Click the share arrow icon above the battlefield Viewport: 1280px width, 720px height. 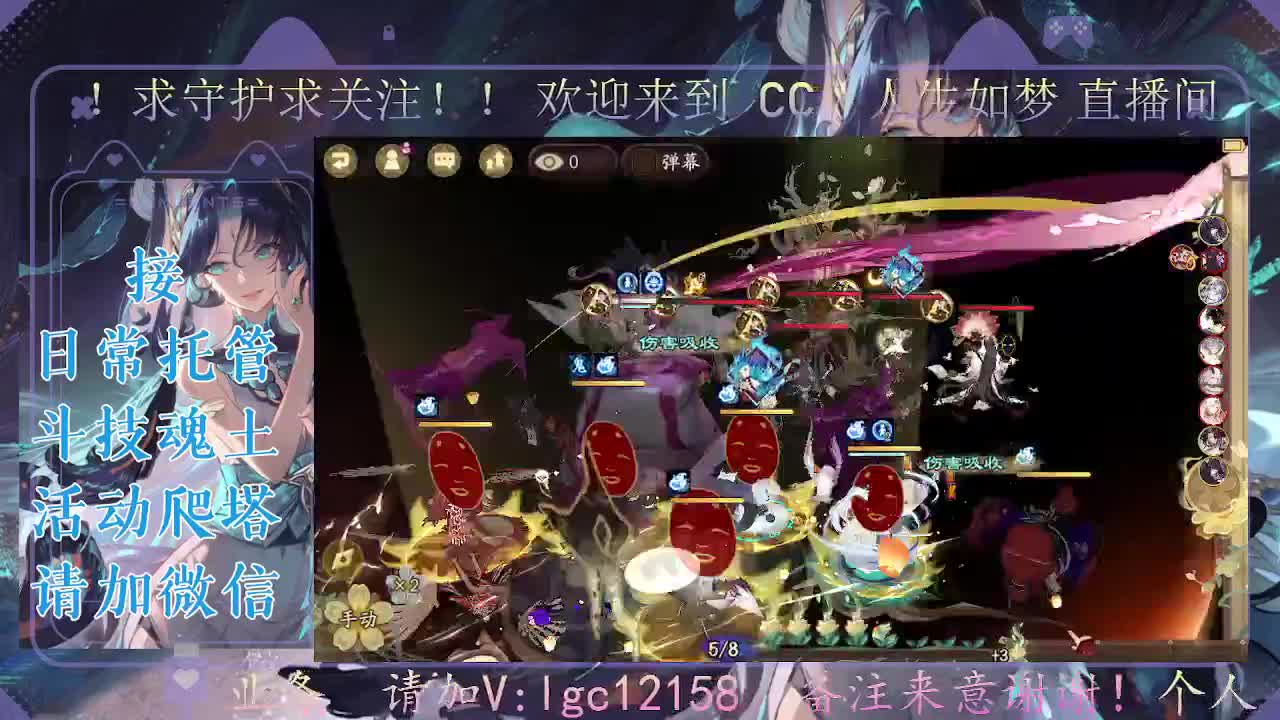340,160
